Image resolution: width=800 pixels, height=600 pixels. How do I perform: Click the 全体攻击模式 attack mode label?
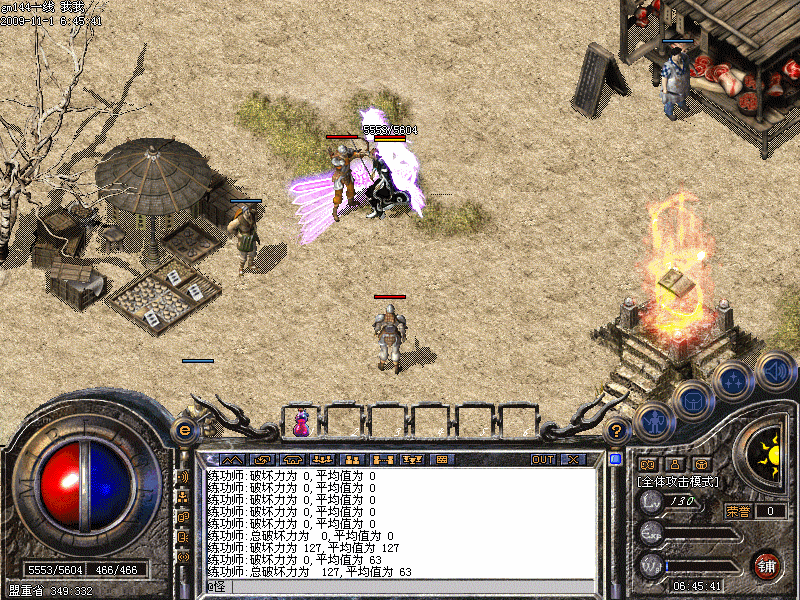(x=675, y=481)
